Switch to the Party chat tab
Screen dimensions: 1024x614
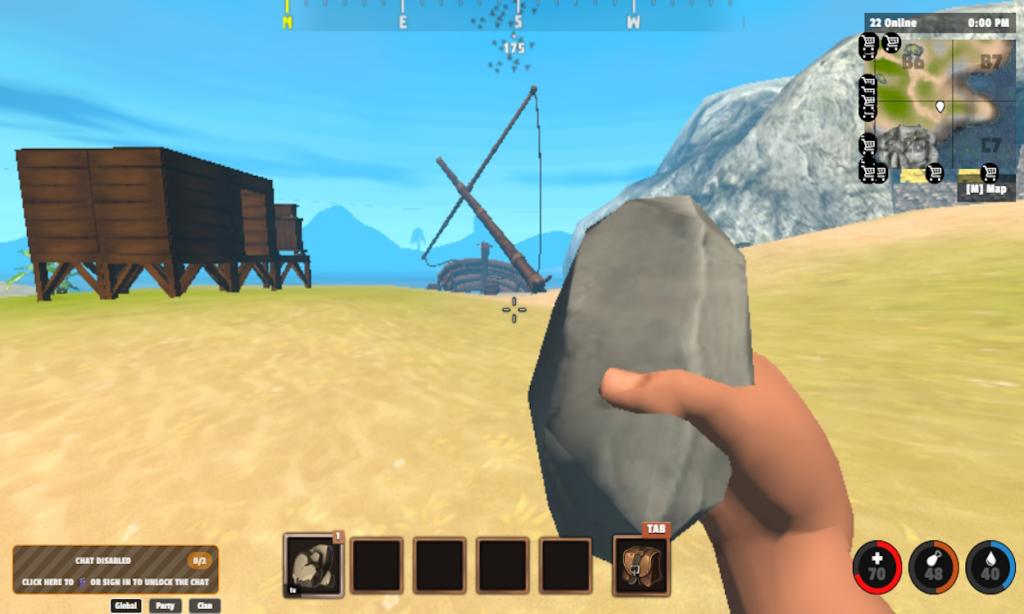(164, 605)
